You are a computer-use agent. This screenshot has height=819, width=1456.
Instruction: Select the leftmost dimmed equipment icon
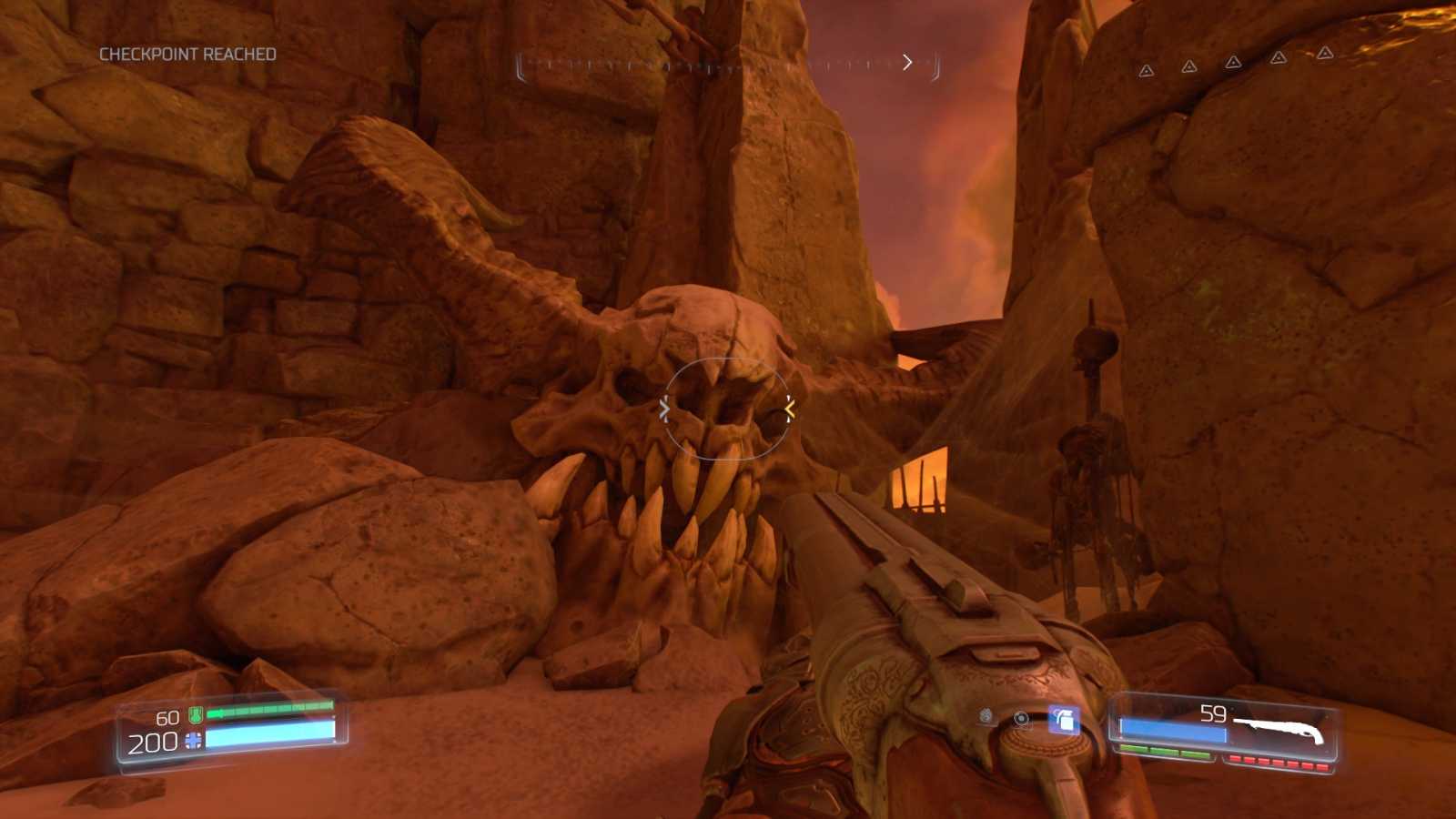(986, 715)
